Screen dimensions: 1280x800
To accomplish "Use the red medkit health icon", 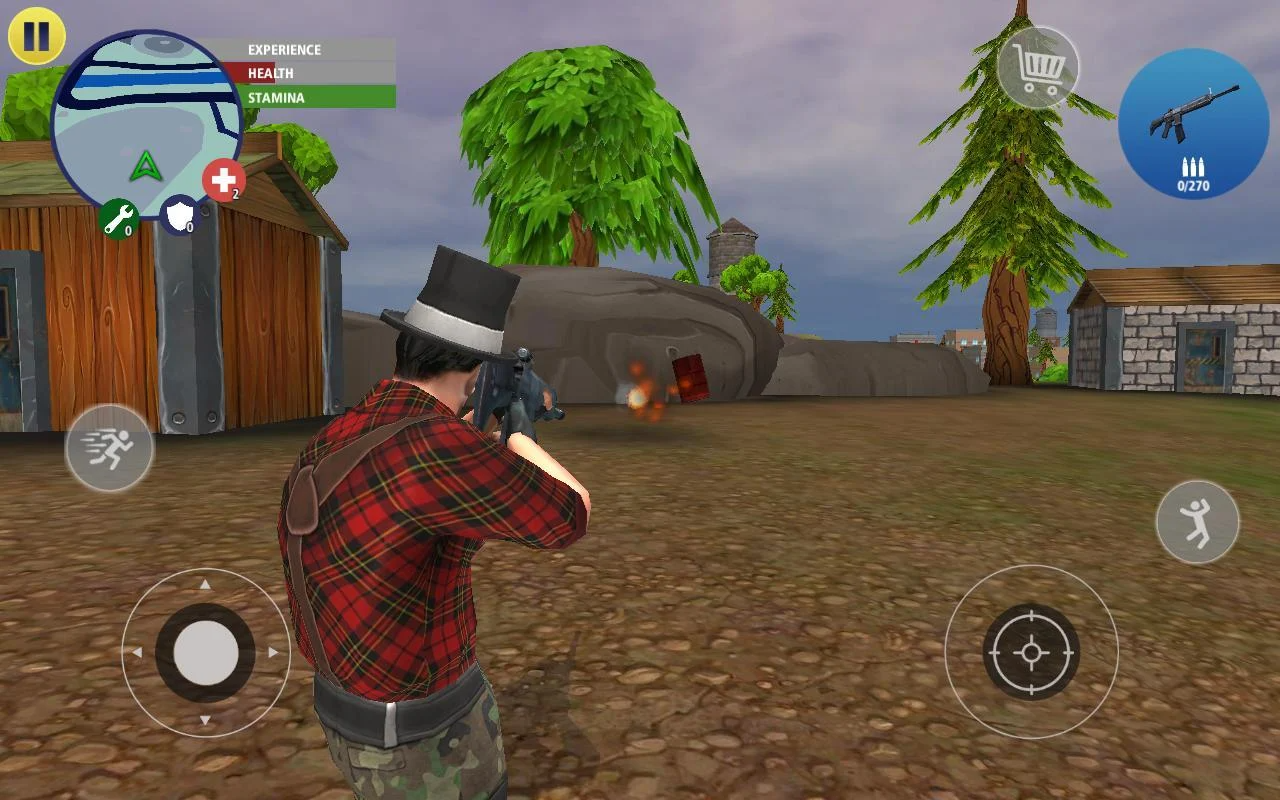I will tap(222, 181).
